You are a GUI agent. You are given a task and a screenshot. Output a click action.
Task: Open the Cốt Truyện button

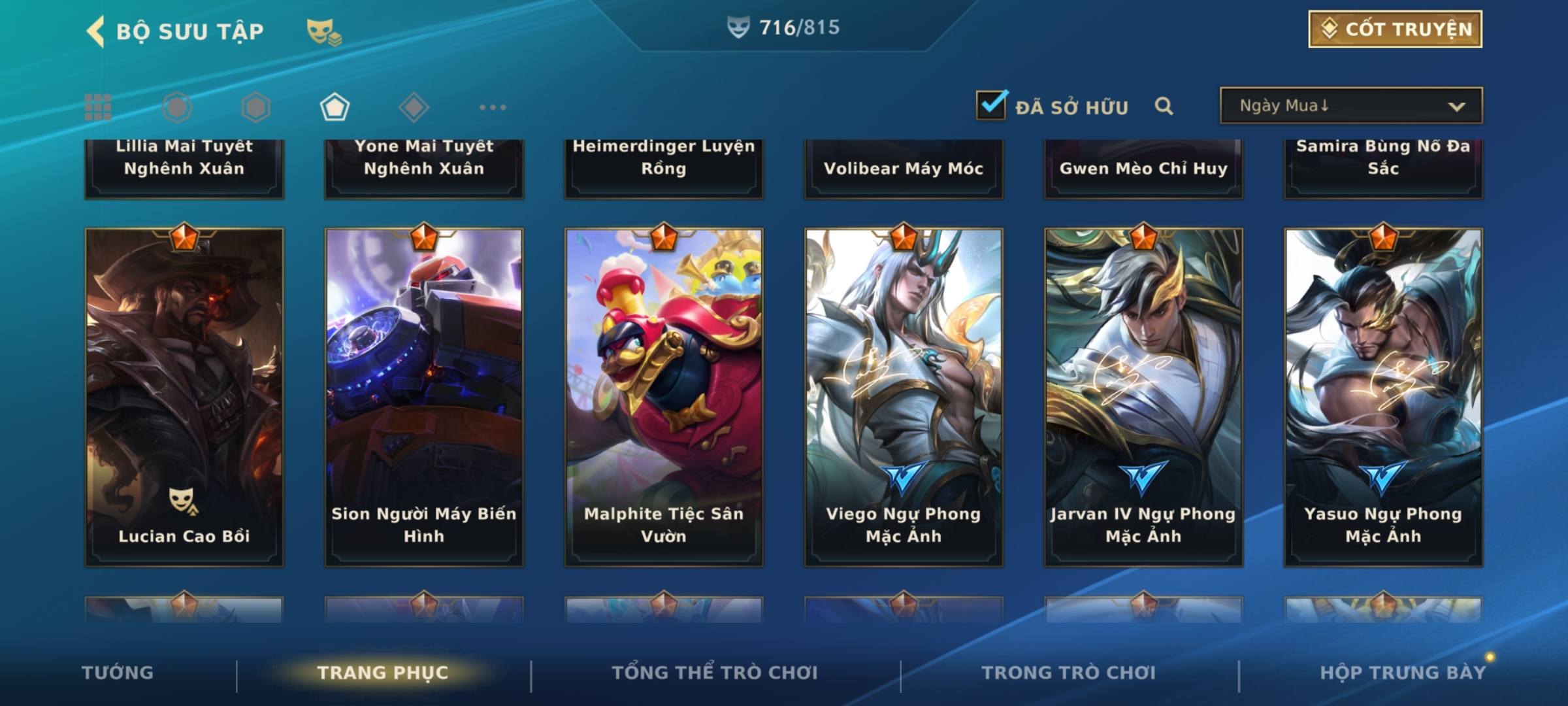click(1395, 29)
